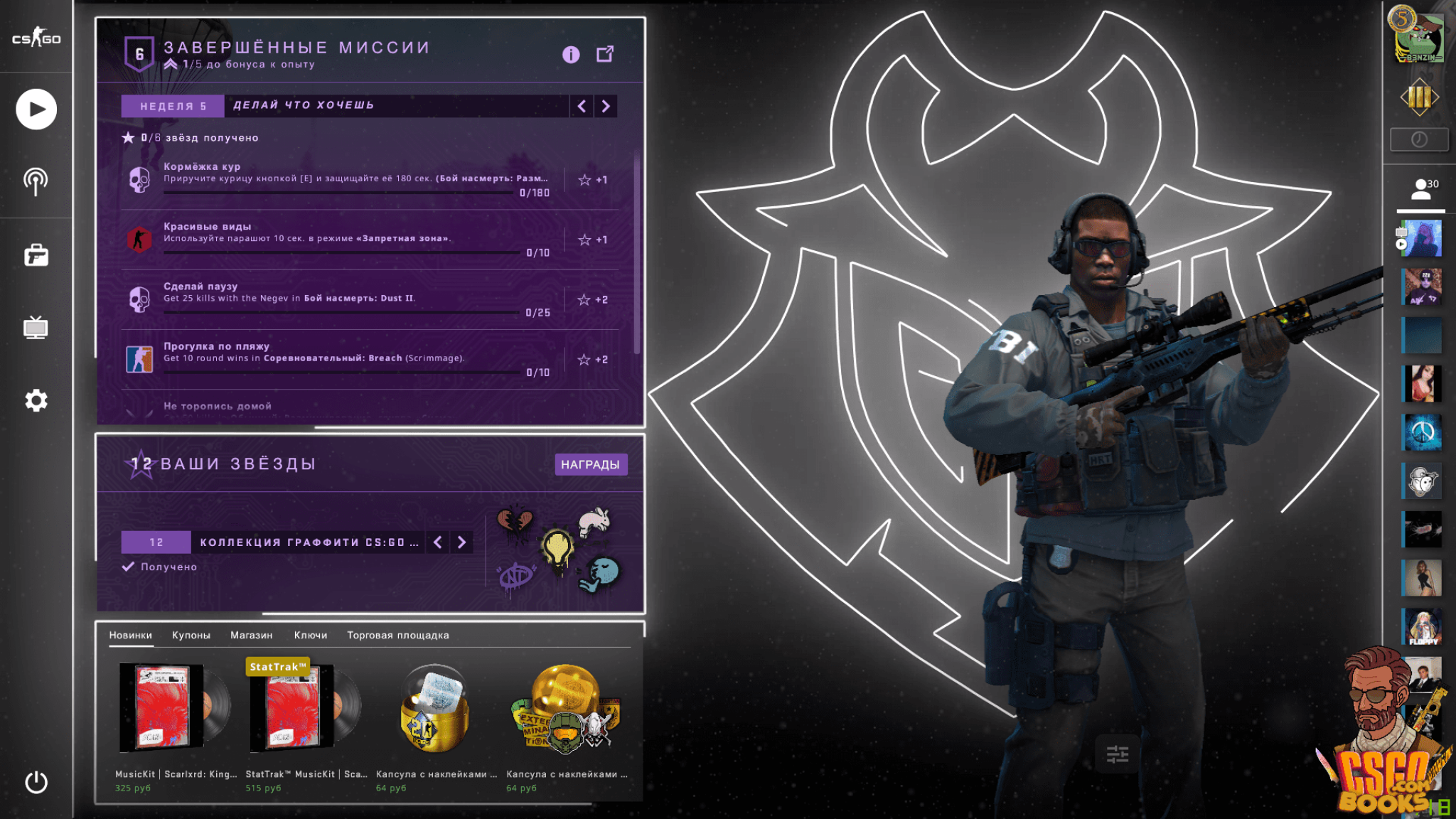Viewport: 1456px width, 819px height.
Task: Go to the previous mission week
Action: (582, 106)
